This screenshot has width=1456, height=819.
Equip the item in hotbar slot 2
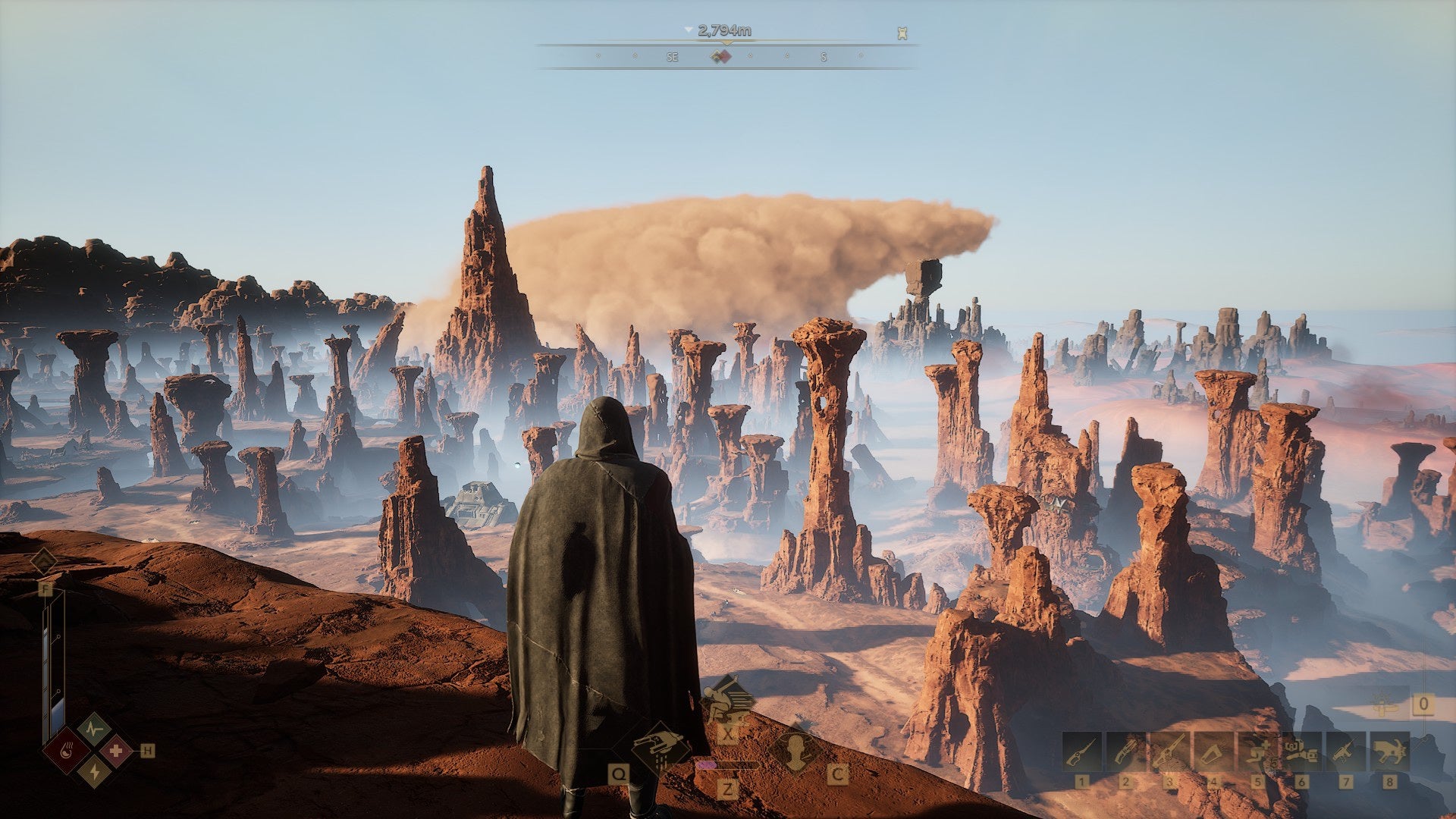[x=1125, y=752]
